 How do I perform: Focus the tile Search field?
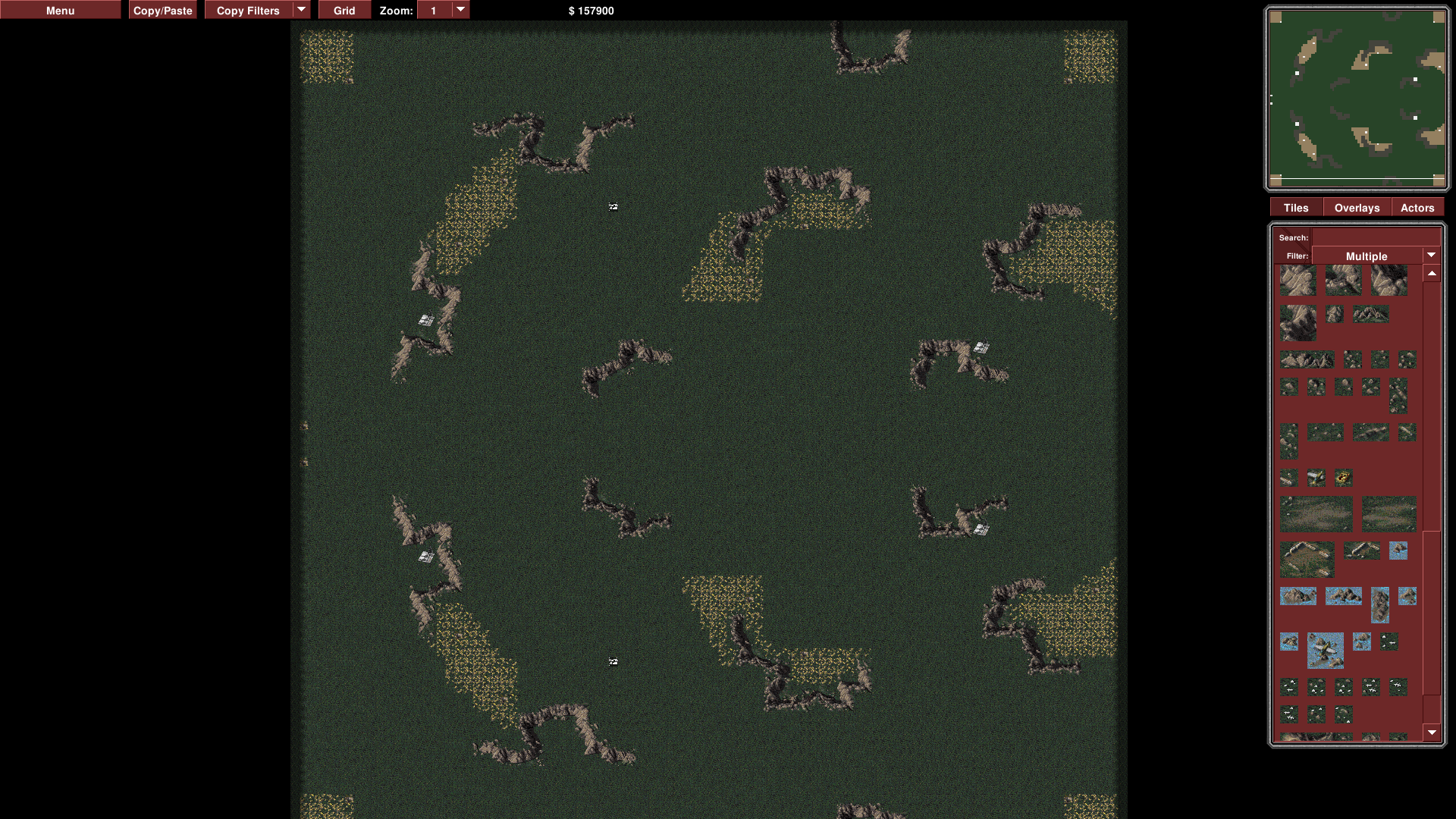tap(1373, 237)
